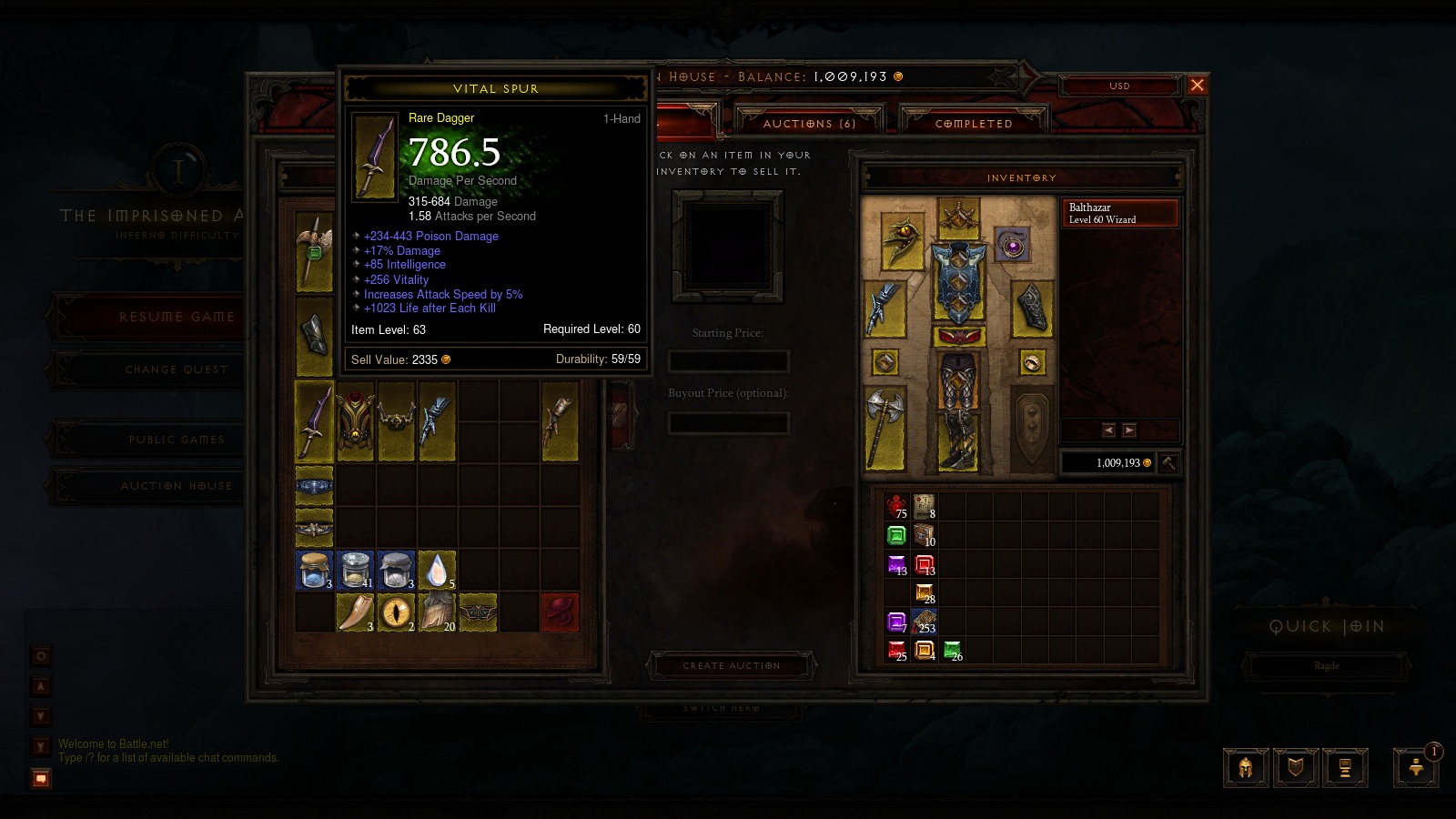Show the previous hero with left arrow
The width and height of the screenshot is (1456, 819).
tap(1108, 430)
